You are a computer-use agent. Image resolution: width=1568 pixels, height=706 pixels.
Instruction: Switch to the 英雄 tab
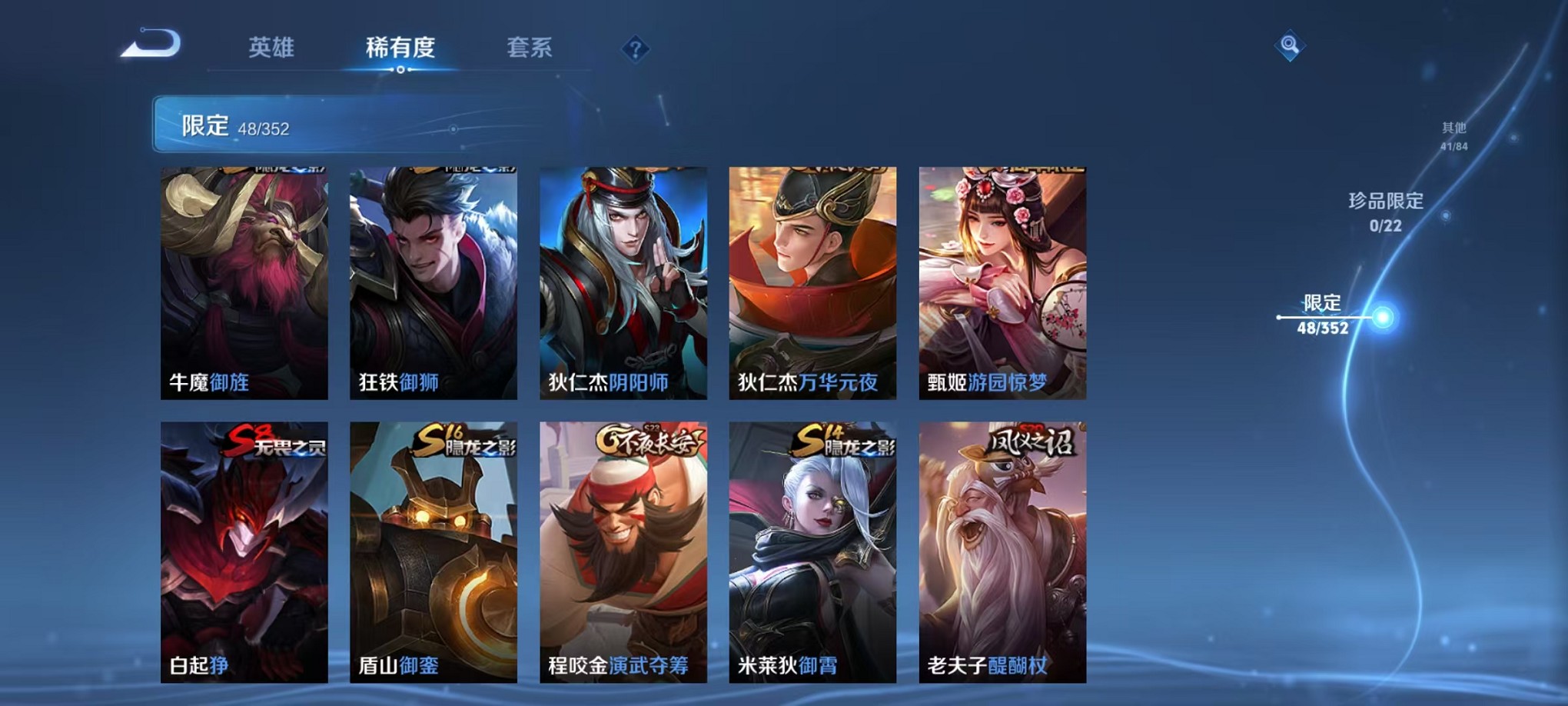[x=270, y=48]
